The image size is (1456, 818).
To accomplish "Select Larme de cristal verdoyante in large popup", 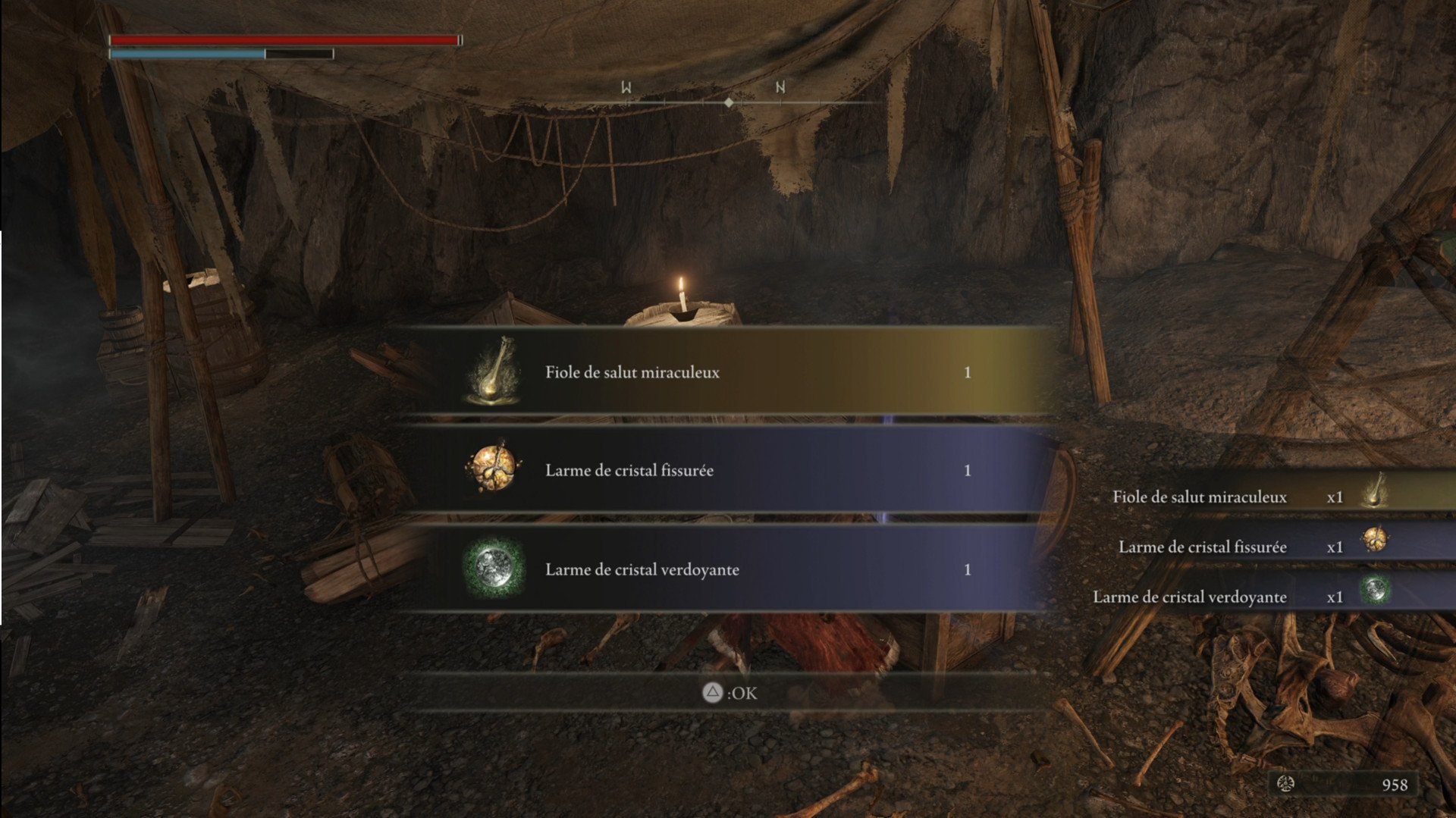I will 720,569.
